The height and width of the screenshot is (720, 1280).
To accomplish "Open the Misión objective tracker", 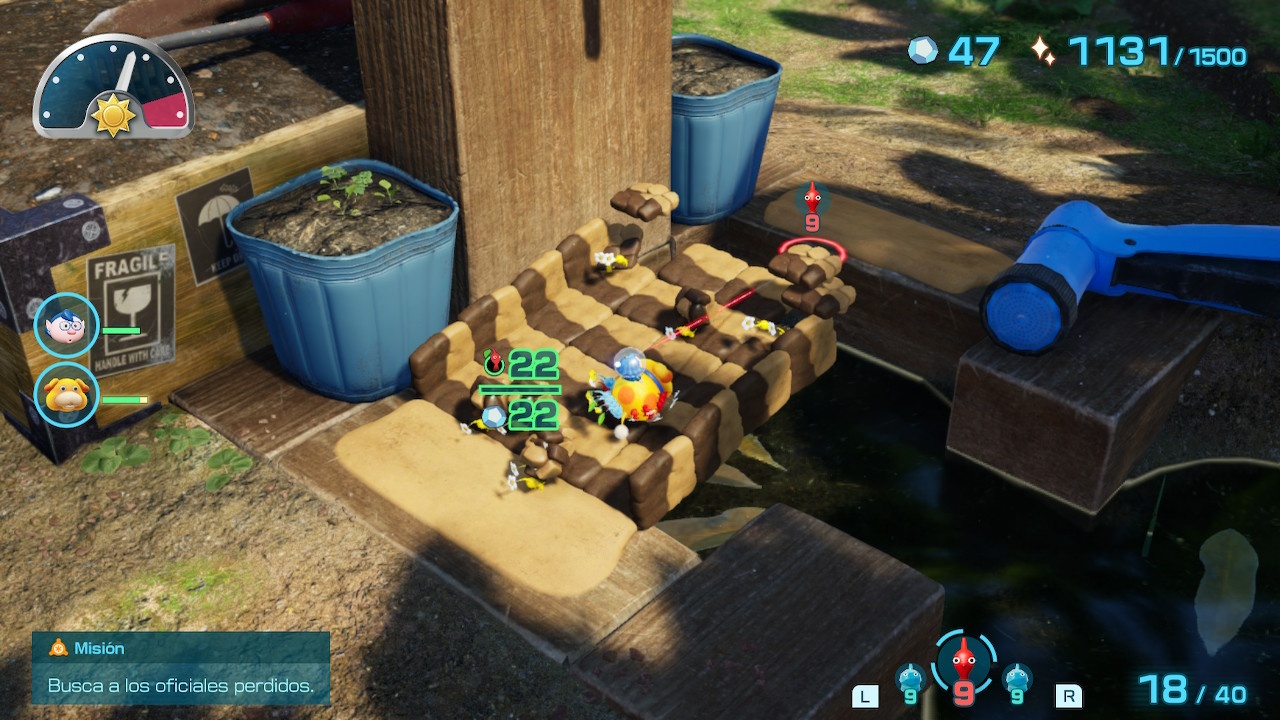I will pyautogui.click(x=181, y=668).
